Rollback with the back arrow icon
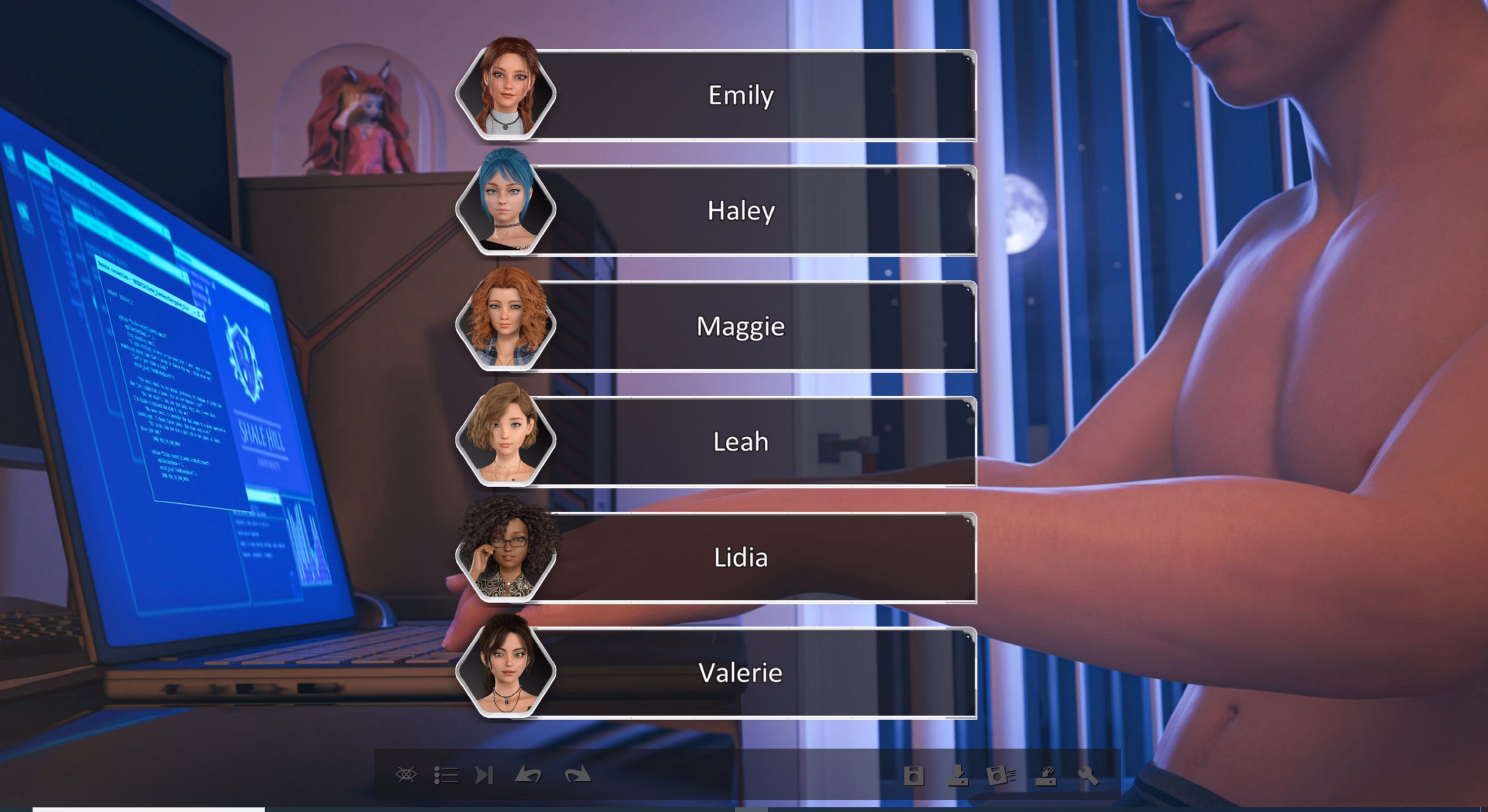1488x812 pixels. click(530, 776)
